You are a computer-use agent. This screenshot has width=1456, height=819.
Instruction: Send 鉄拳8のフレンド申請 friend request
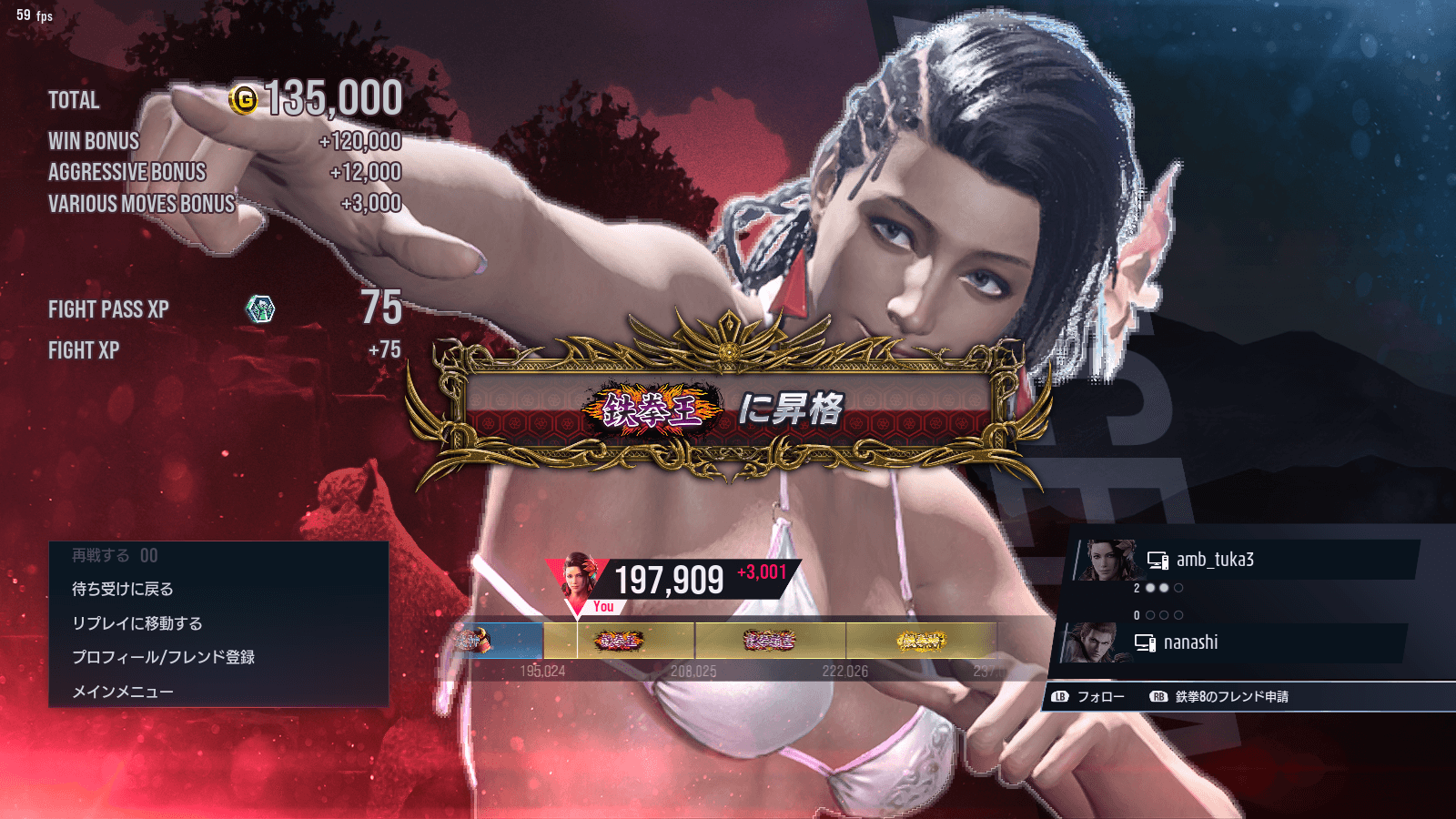click(x=1219, y=697)
